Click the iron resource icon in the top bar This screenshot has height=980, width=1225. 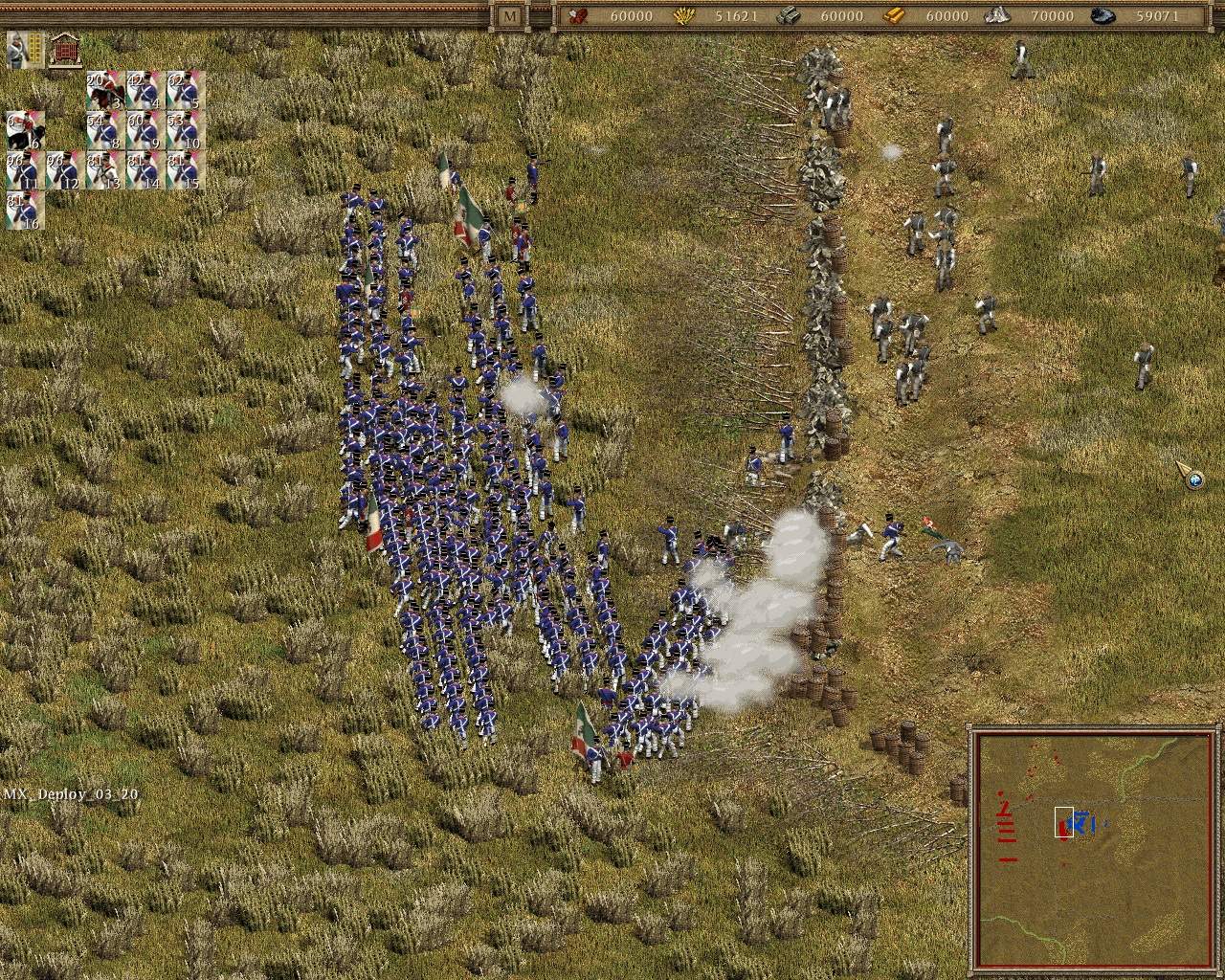coord(791,16)
